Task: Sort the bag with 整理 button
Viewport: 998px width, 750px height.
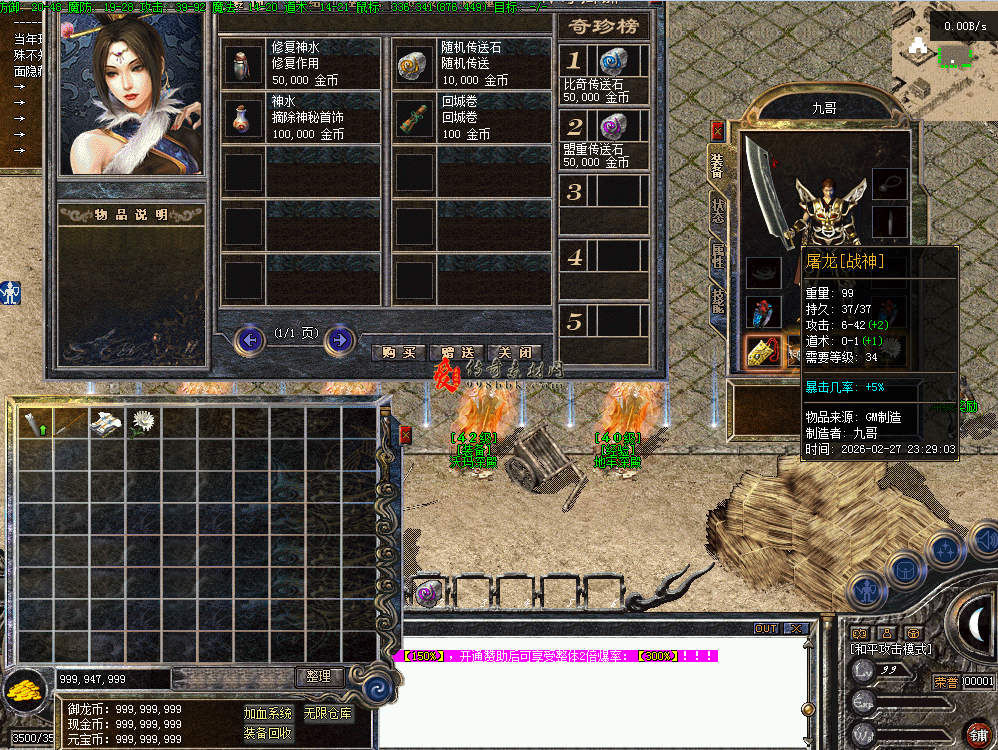Action: [320, 677]
